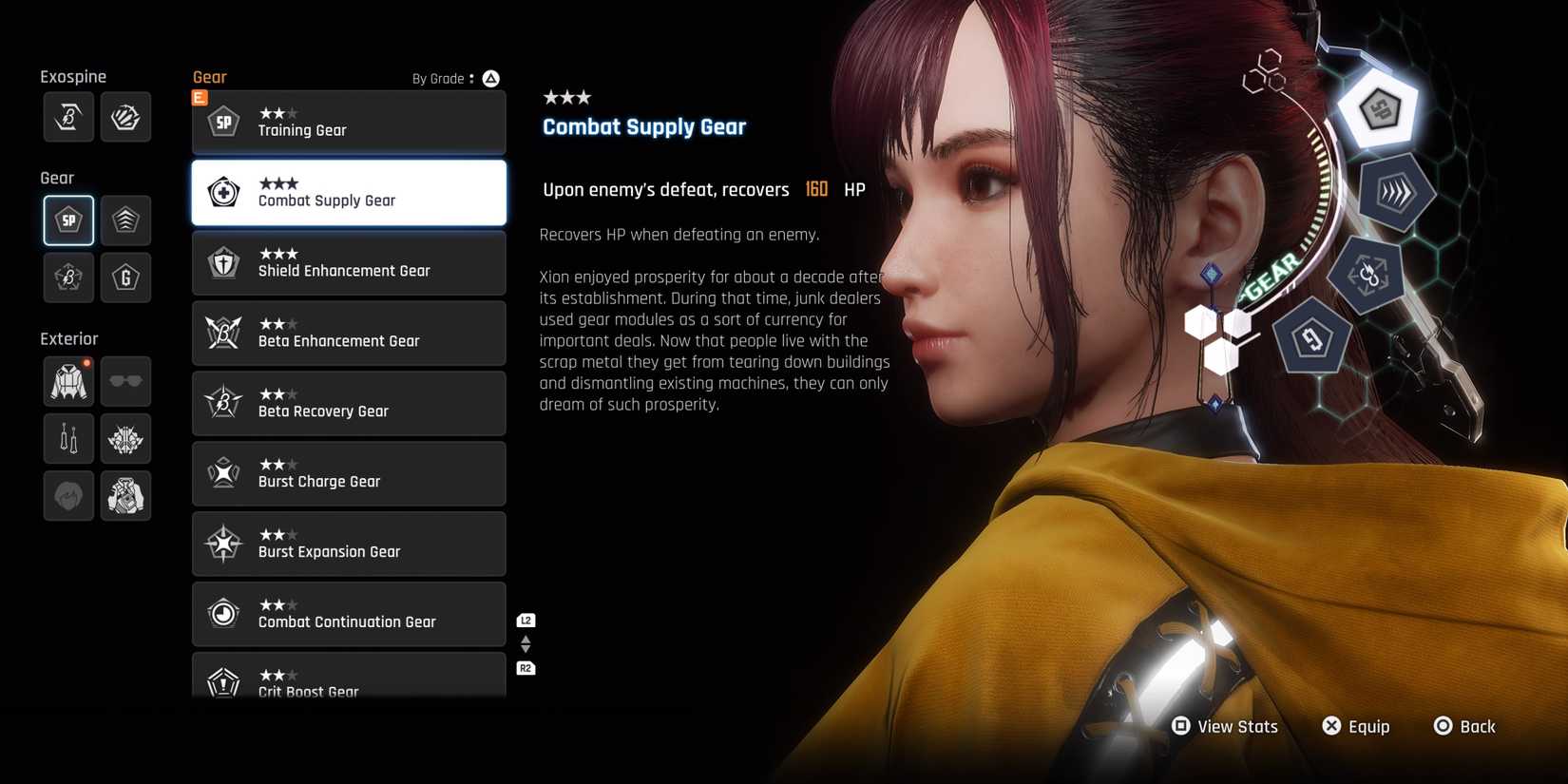The height and width of the screenshot is (784, 1568).
Task: Open the triangle sort menu button
Action: (x=490, y=78)
